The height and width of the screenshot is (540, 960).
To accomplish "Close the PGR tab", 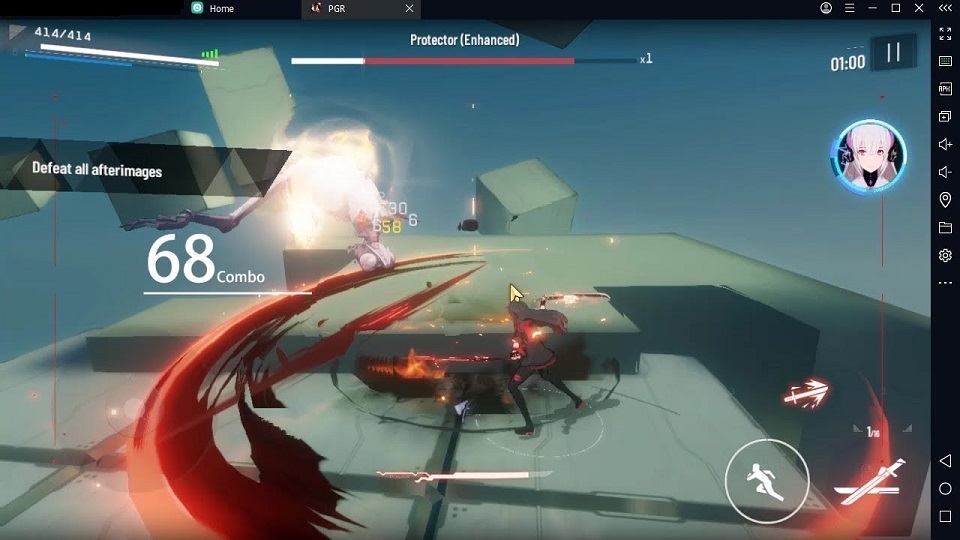I will pyautogui.click(x=409, y=8).
